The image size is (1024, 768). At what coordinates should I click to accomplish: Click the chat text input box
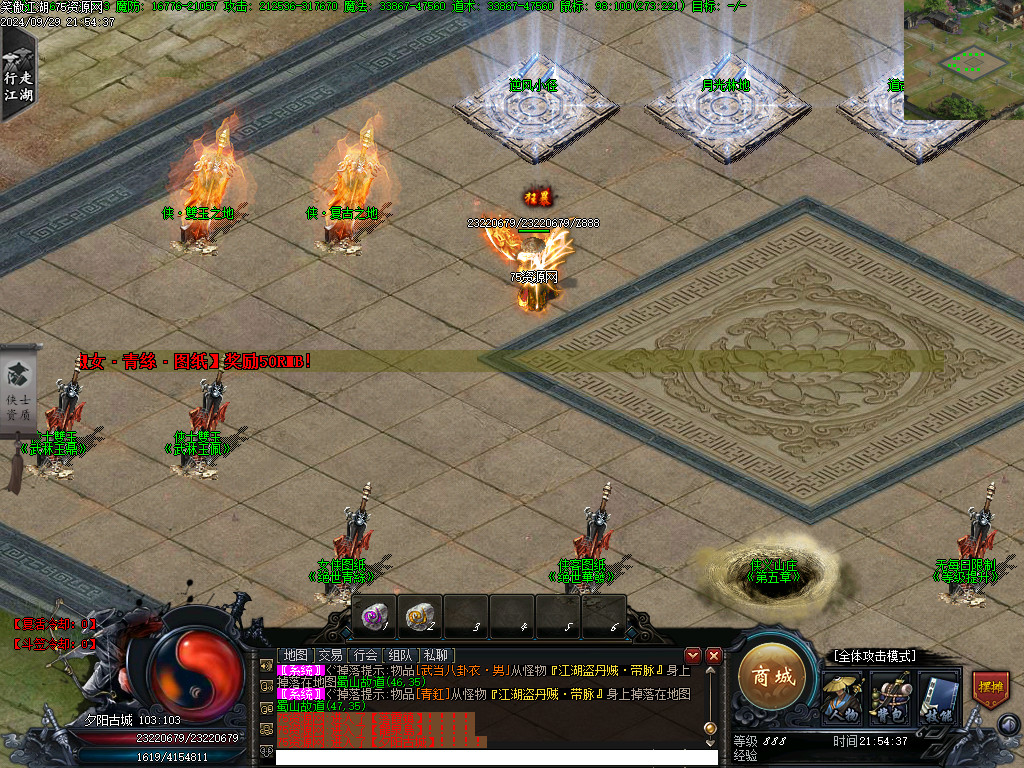click(496, 758)
